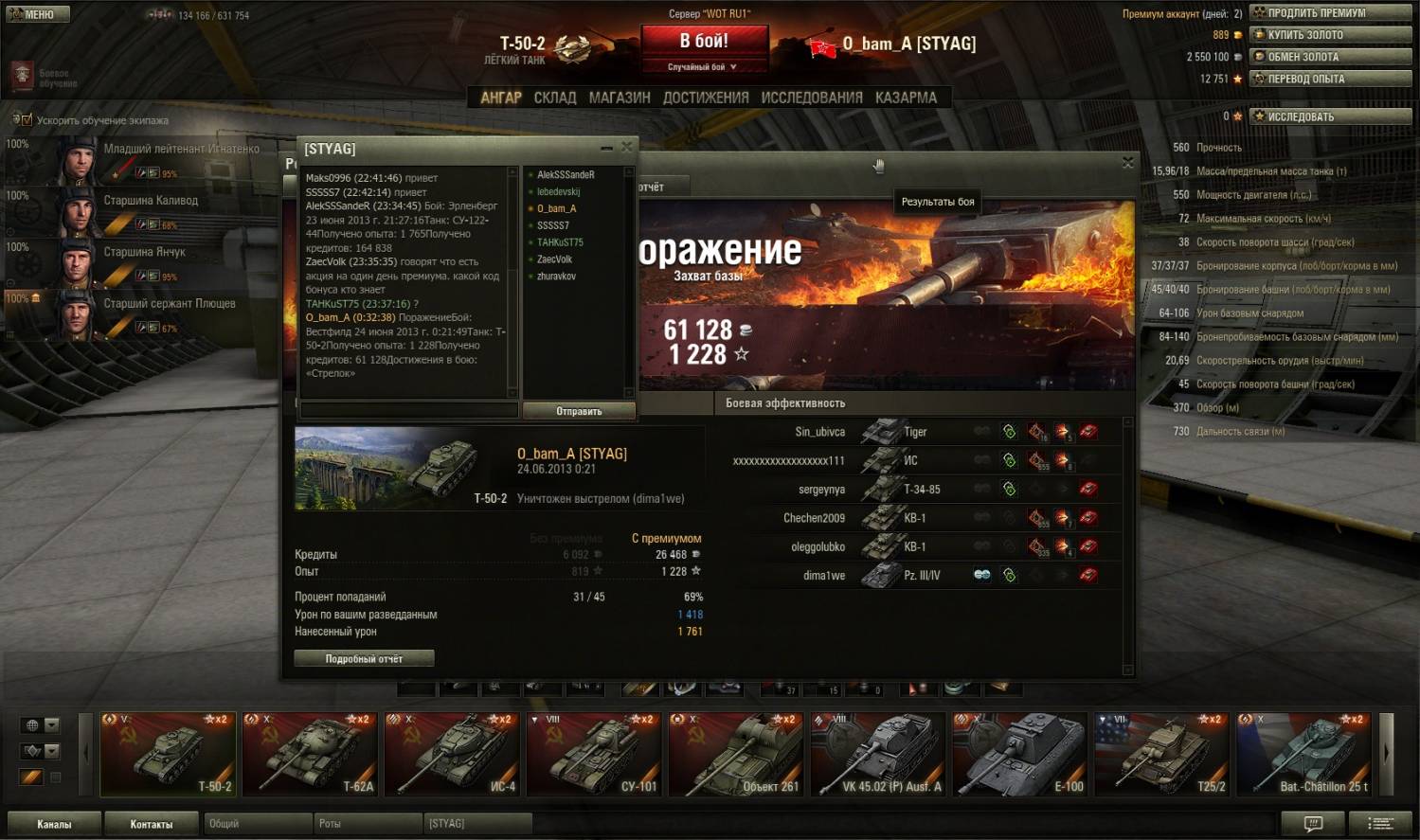Open the МАГАЗИН tab
The height and width of the screenshot is (840, 1420).
pyautogui.click(x=620, y=98)
